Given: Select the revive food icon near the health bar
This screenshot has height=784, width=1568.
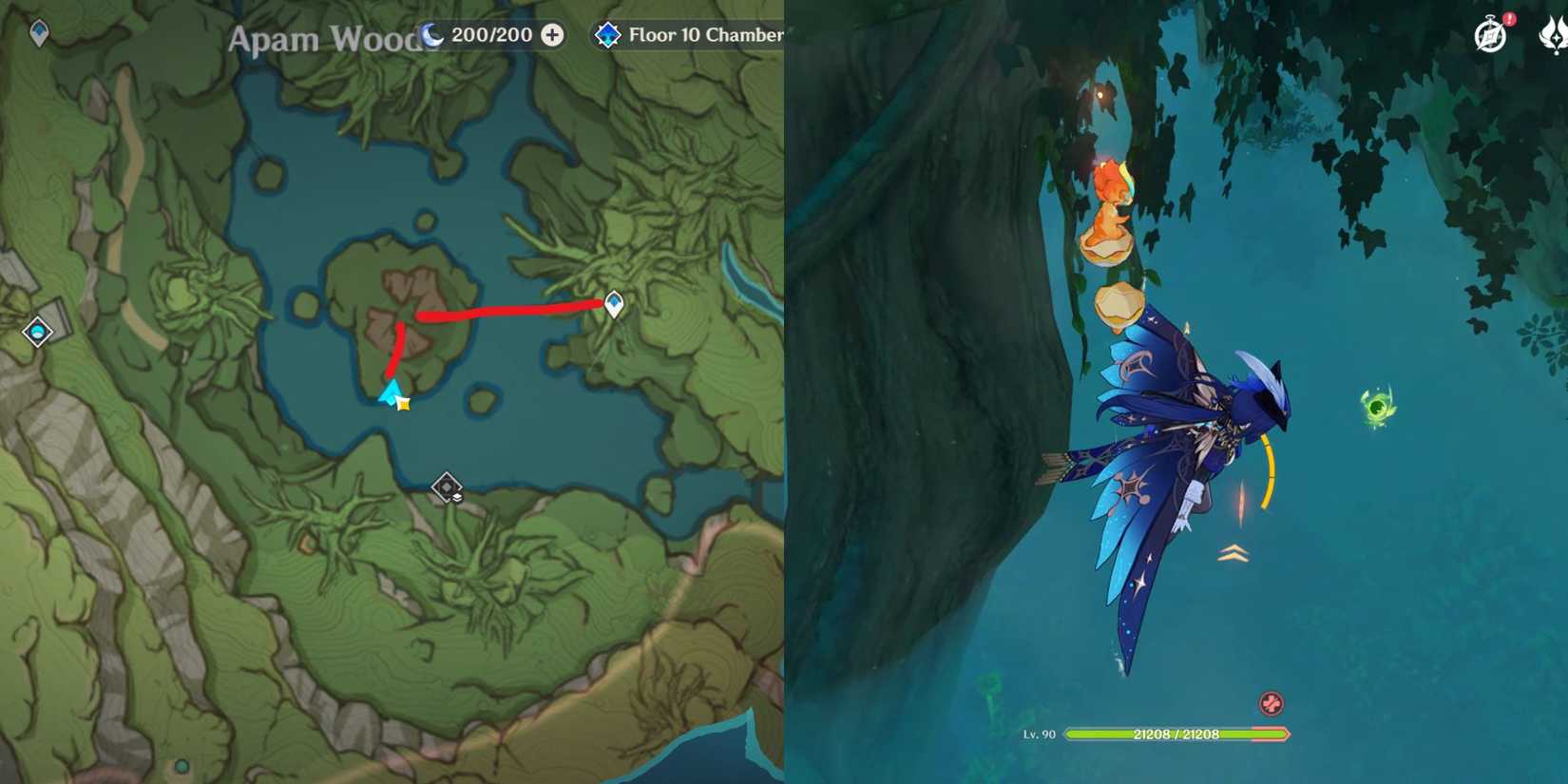Looking at the screenshot, I should [1271, 704].
